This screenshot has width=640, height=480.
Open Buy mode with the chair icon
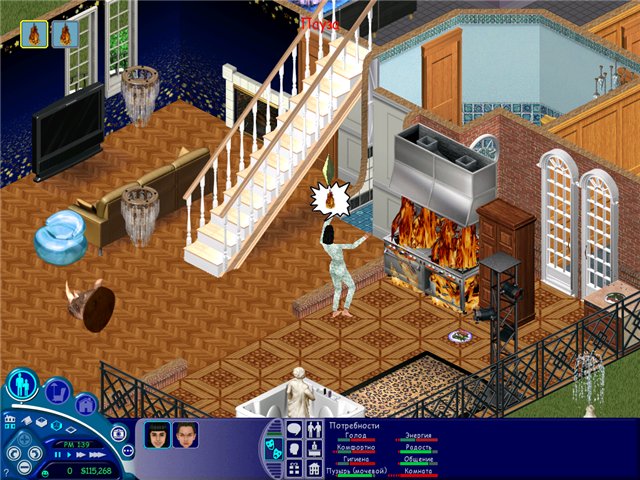tap(56, 391)
